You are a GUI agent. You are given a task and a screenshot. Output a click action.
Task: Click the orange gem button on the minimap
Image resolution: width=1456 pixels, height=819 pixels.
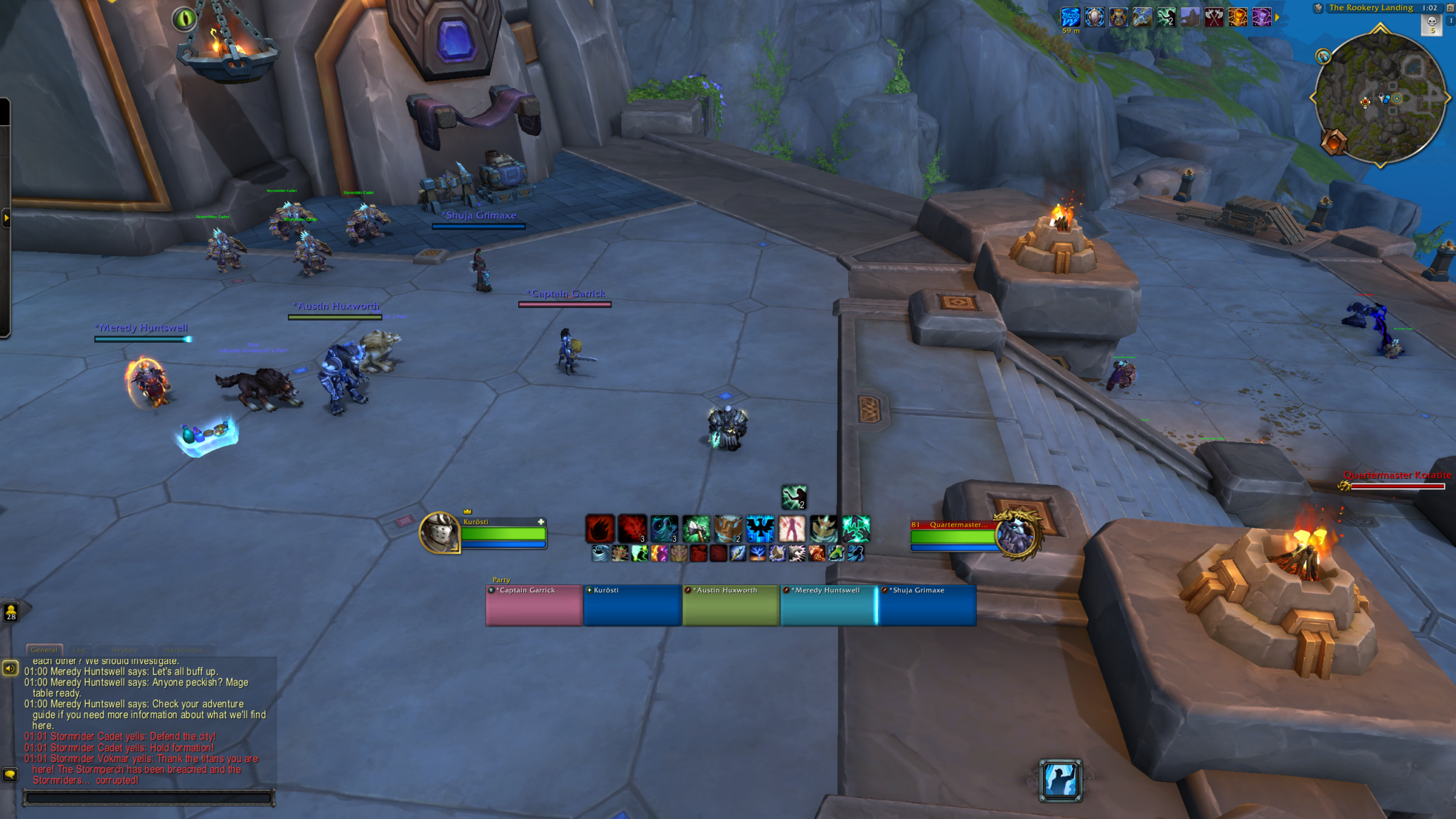[x=1334, y=142]
